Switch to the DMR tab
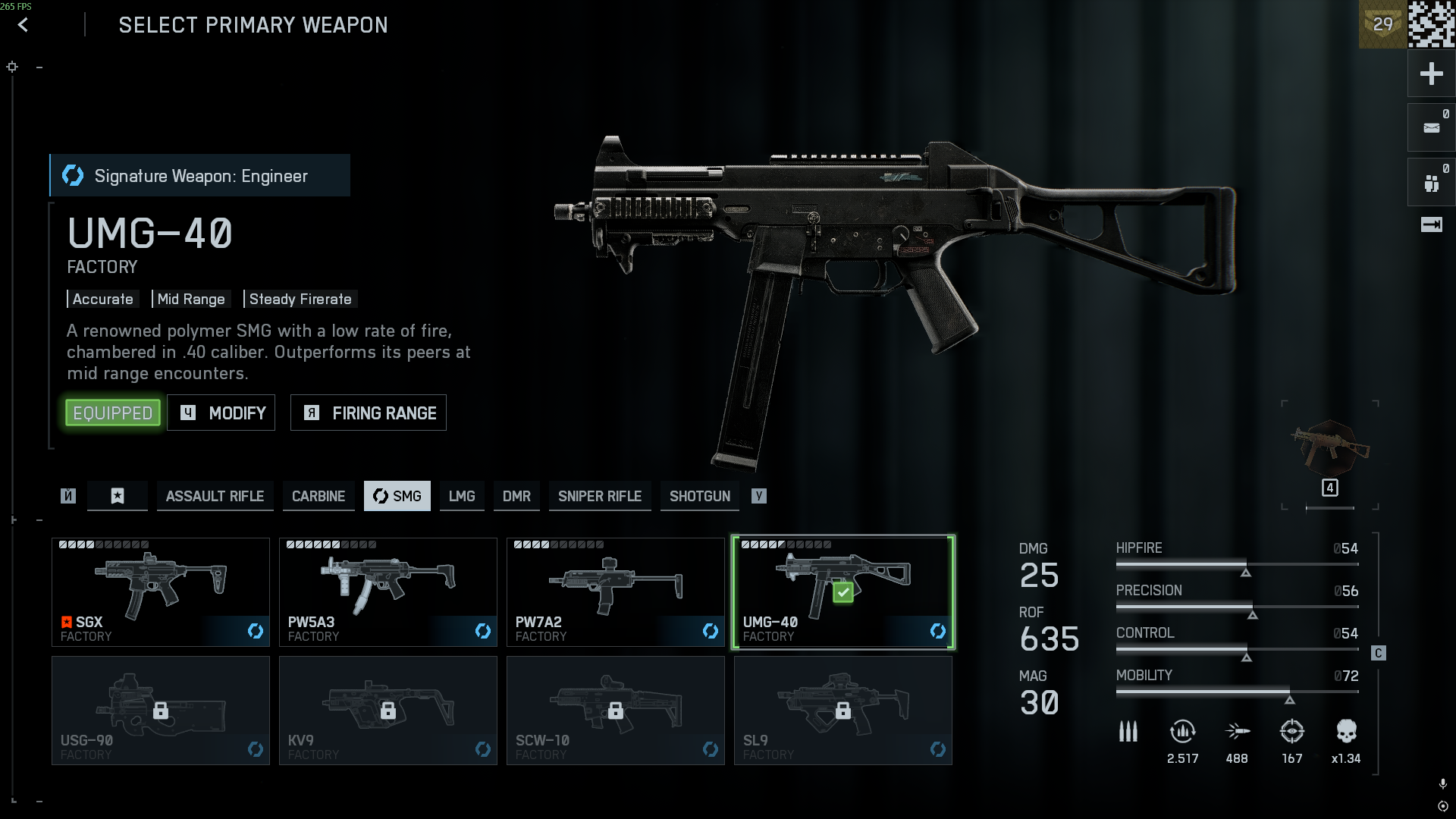Viewport: 1456px width, 819px height. pyautogui.click(x=516, y=497)
